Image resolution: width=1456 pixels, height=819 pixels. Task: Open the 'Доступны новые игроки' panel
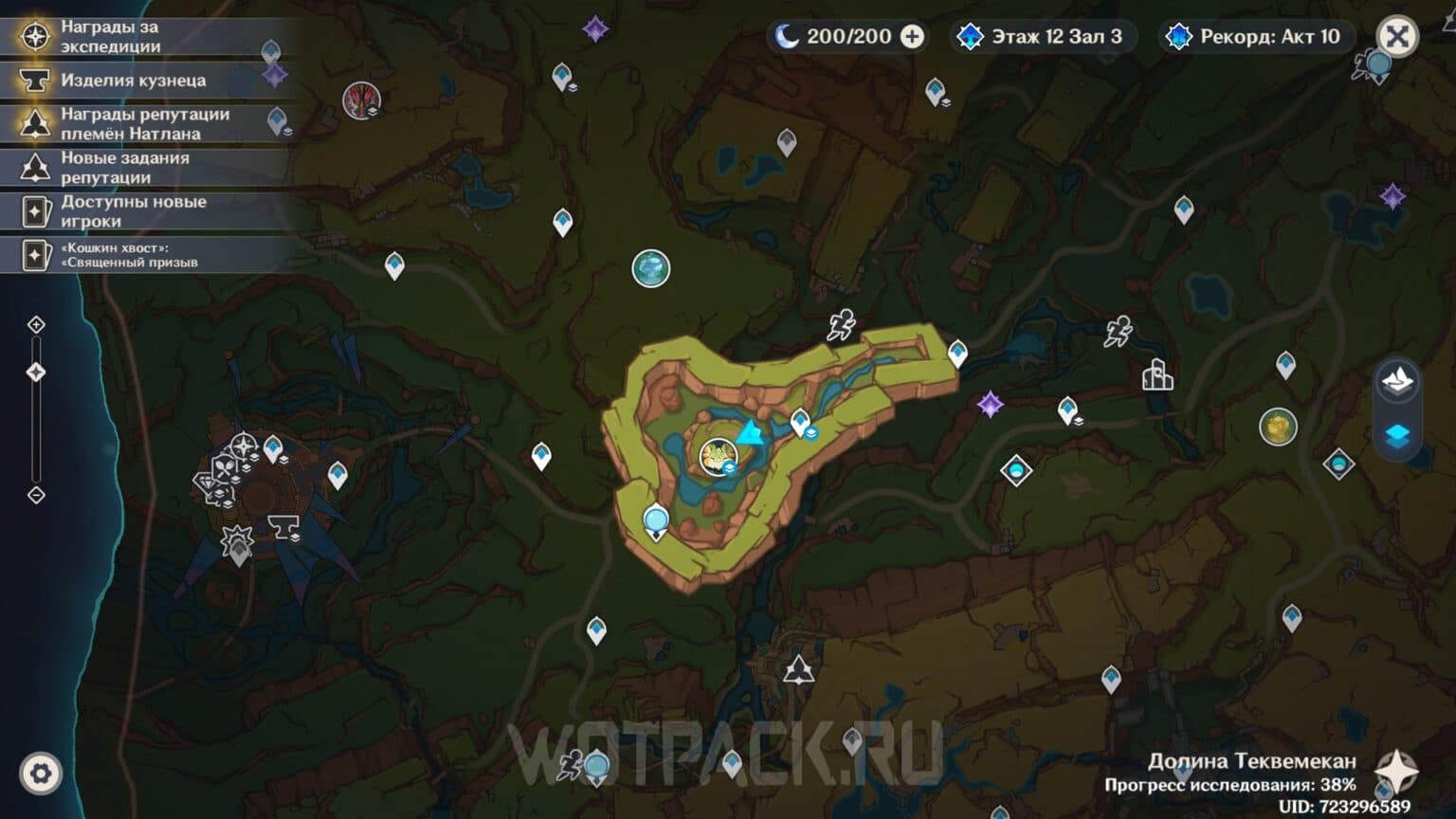[x=133, y=209]
